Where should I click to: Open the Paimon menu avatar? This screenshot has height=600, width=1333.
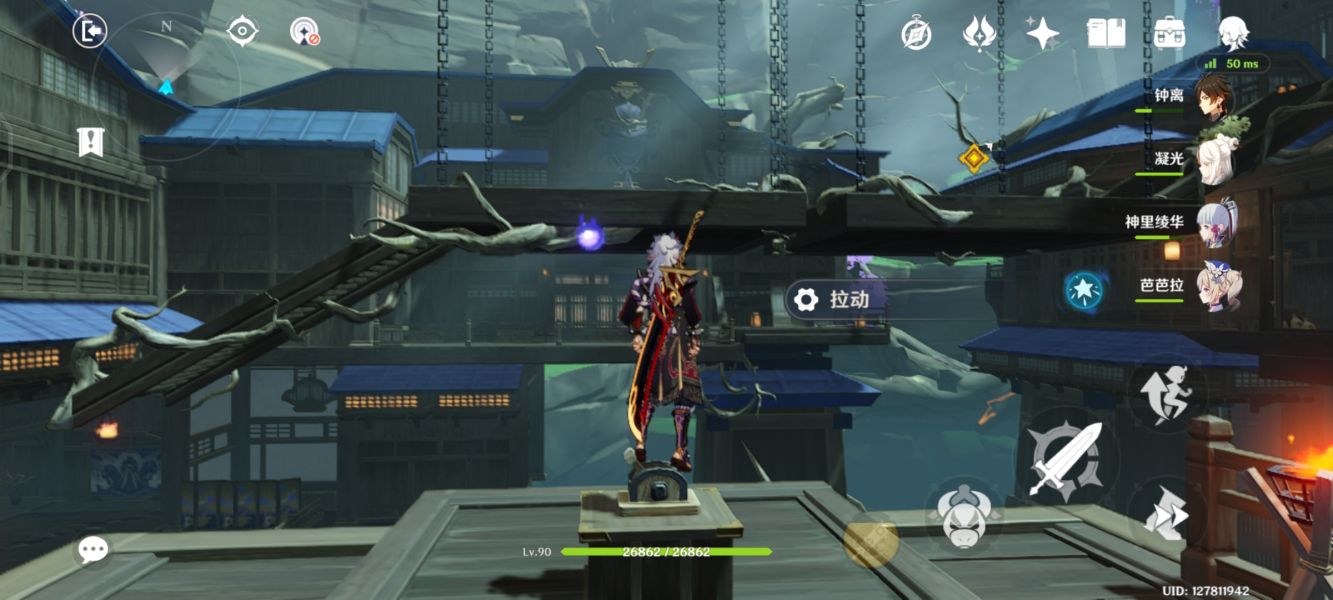[1233, 33]
